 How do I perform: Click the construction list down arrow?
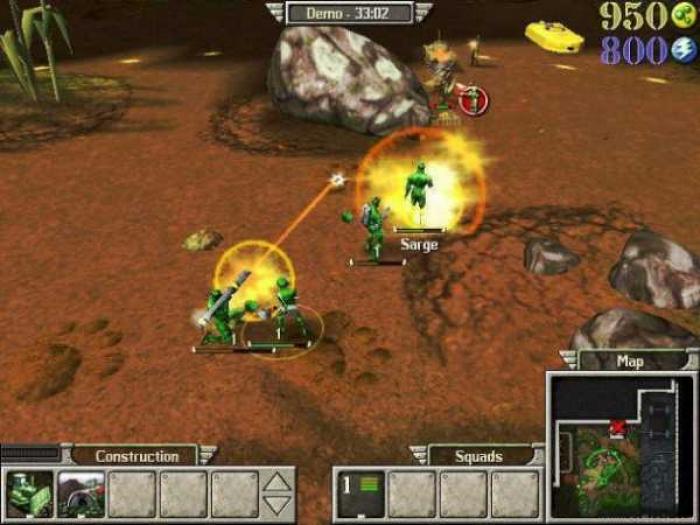278,505
